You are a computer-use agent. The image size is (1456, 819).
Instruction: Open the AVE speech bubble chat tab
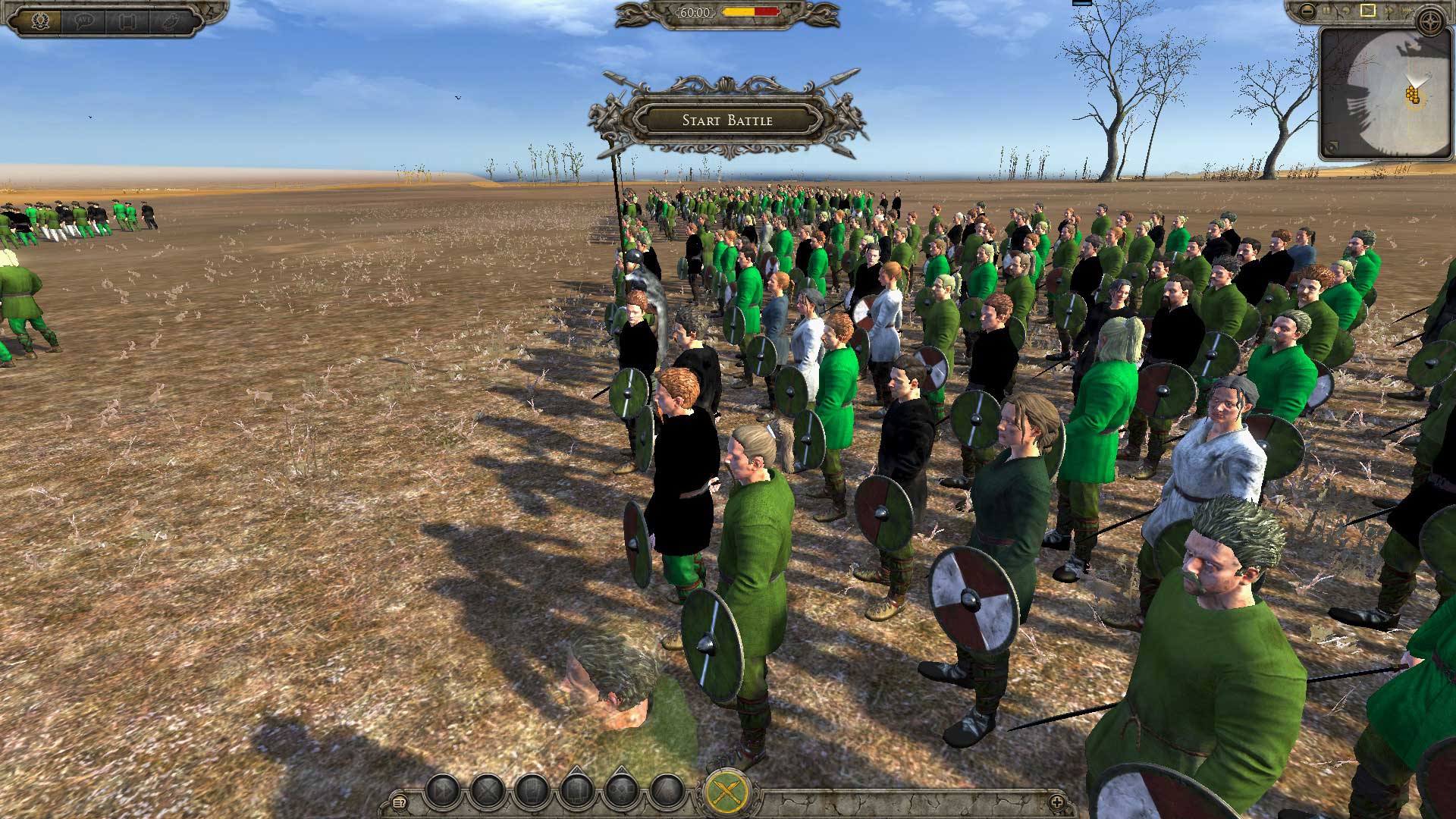coord(83,19)
